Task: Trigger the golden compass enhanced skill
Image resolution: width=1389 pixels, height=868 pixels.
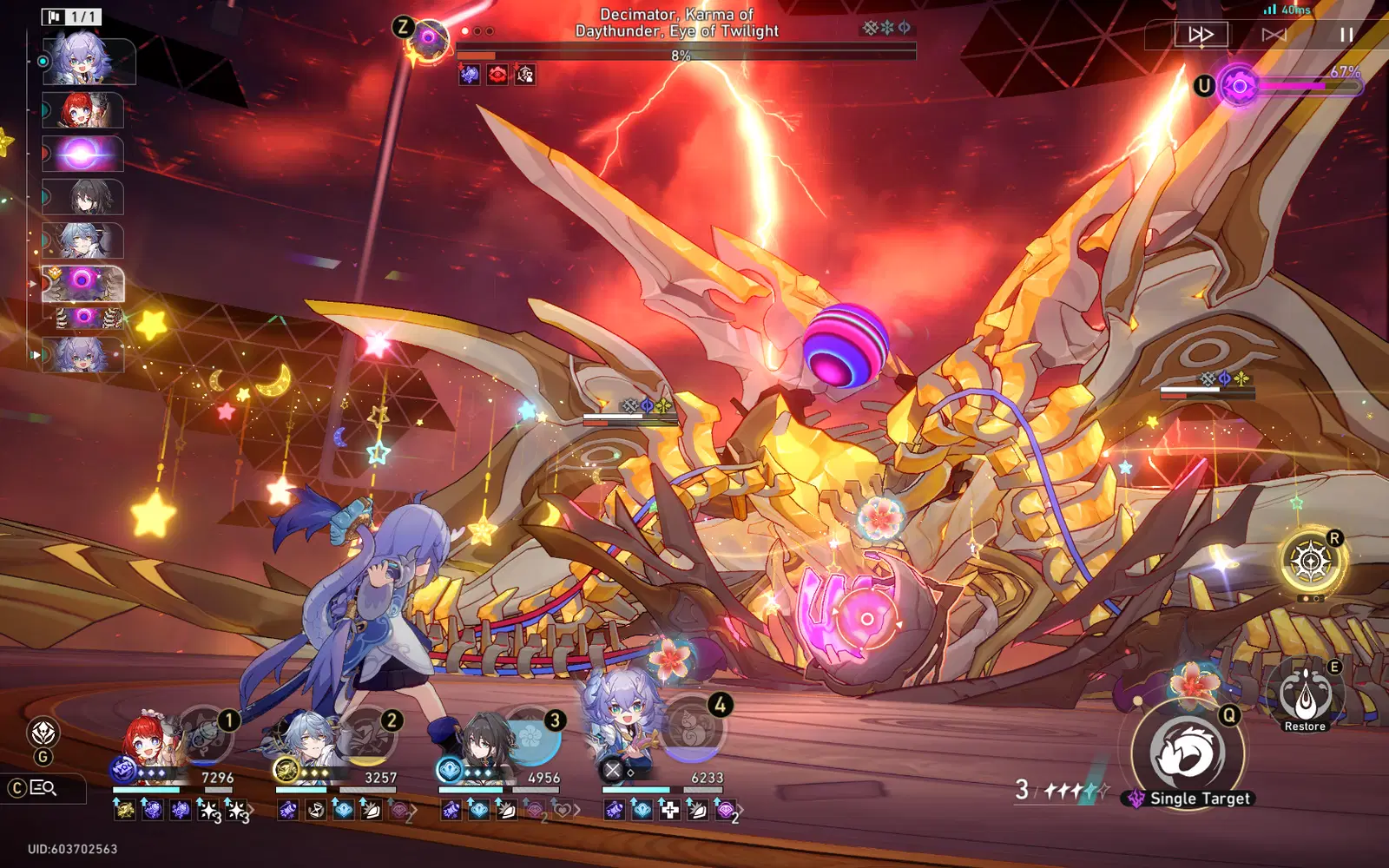Action: point(1311,562)
